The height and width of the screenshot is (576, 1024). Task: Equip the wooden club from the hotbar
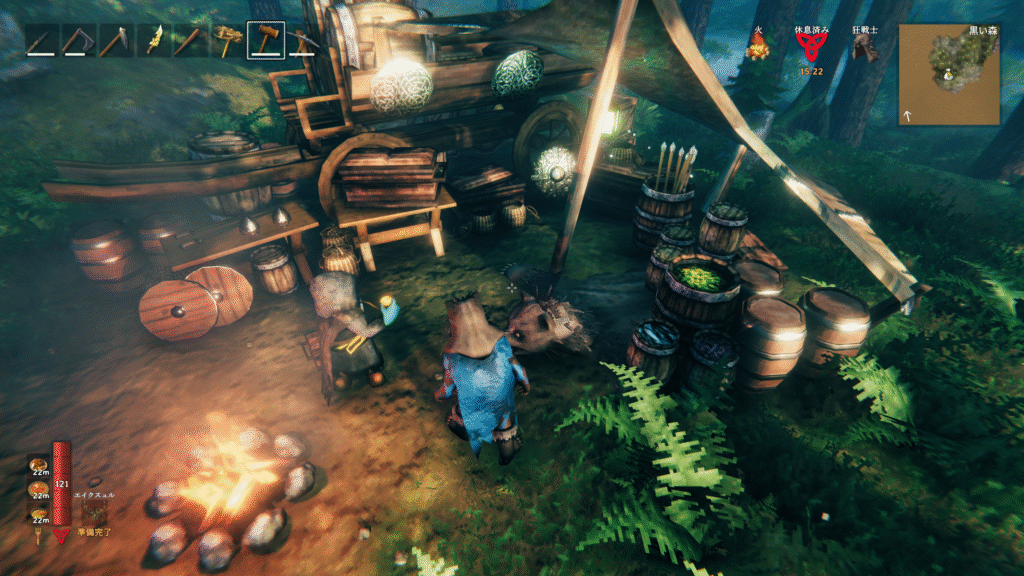190,40
